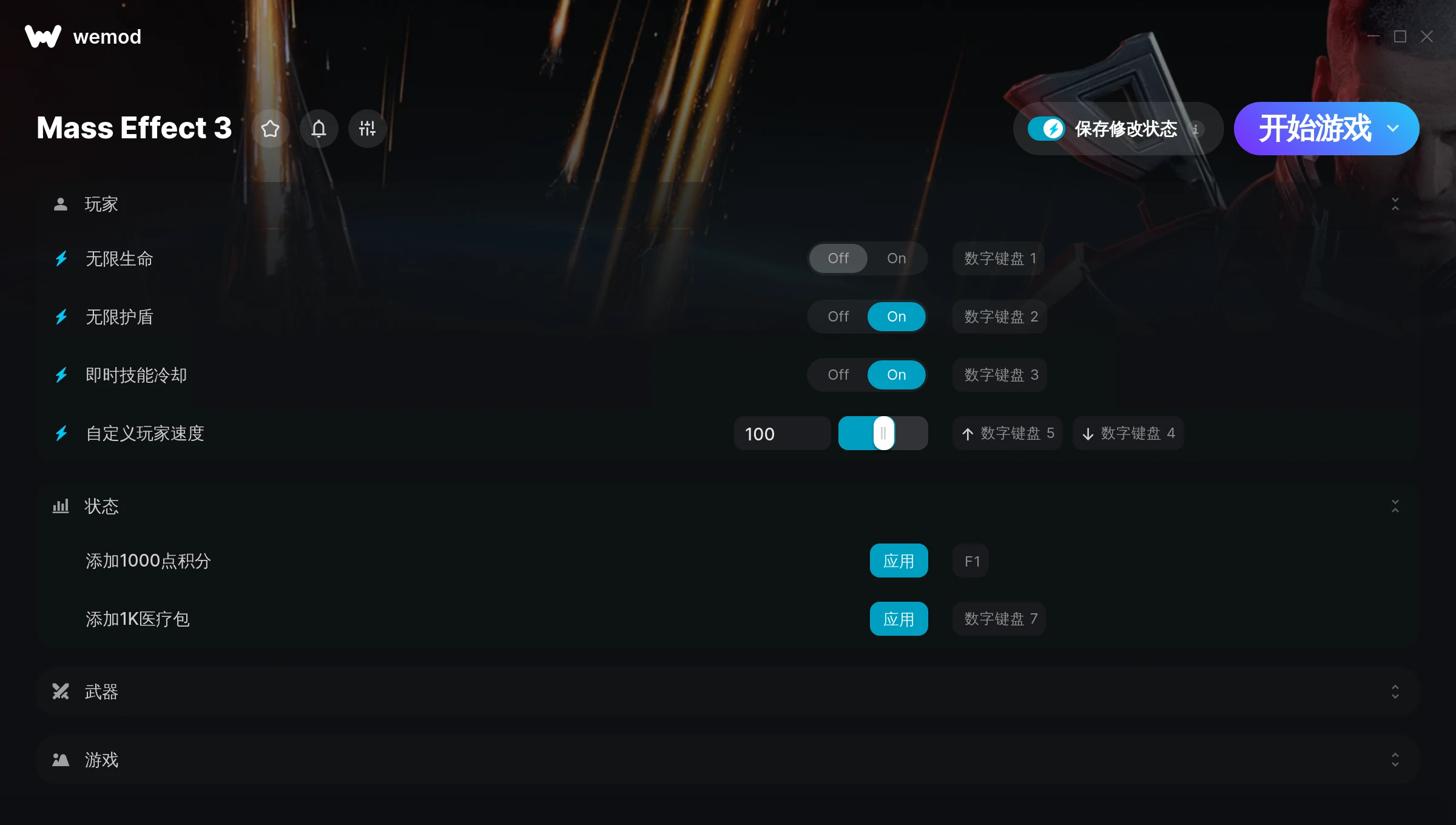Image resolution: width=1456 pixels, height=825 pixels.
Task: Click the player speed slider handle
Action: (x=883, y=433)
